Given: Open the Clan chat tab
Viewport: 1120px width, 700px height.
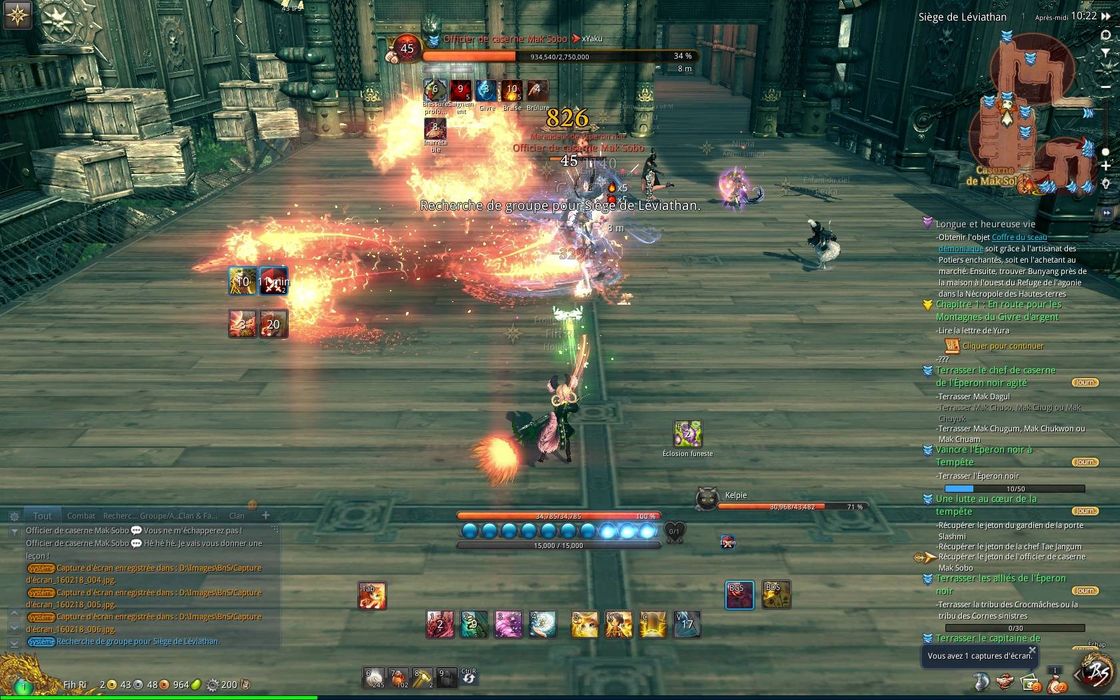Looking at the screenshot, I should 236,515.
